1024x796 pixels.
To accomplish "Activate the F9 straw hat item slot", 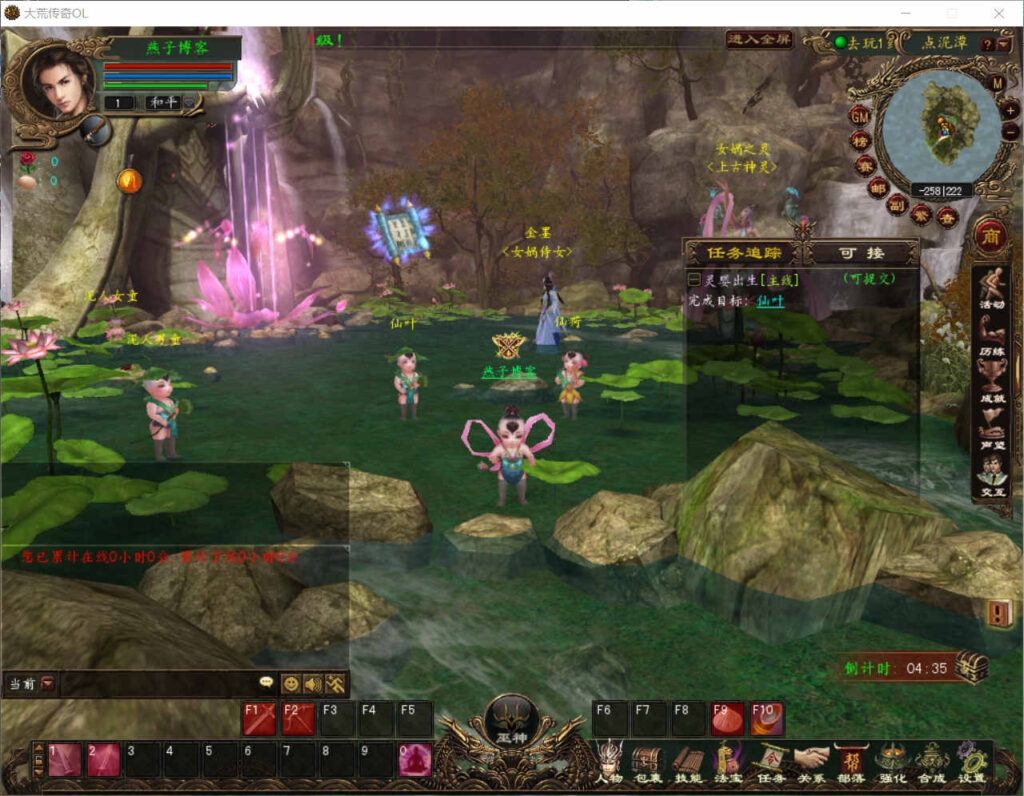I will point(726,718).
